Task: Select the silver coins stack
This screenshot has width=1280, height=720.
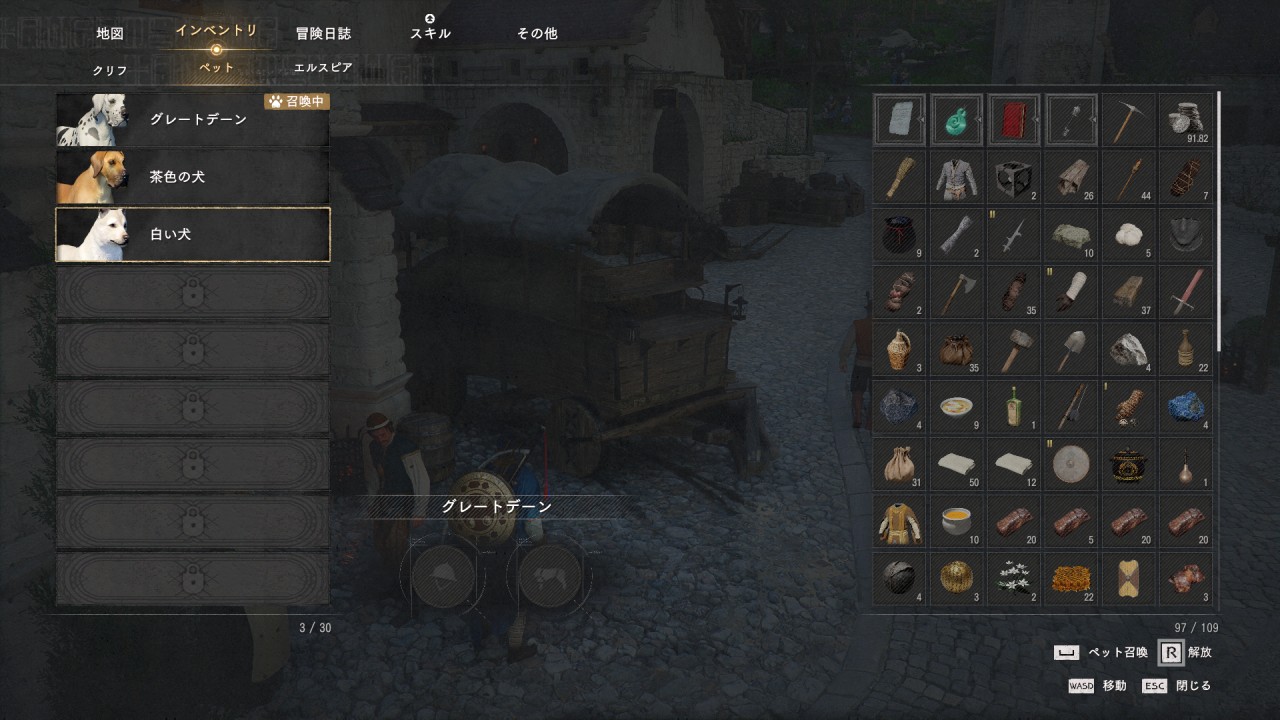Action: (x=1186, y=120)
